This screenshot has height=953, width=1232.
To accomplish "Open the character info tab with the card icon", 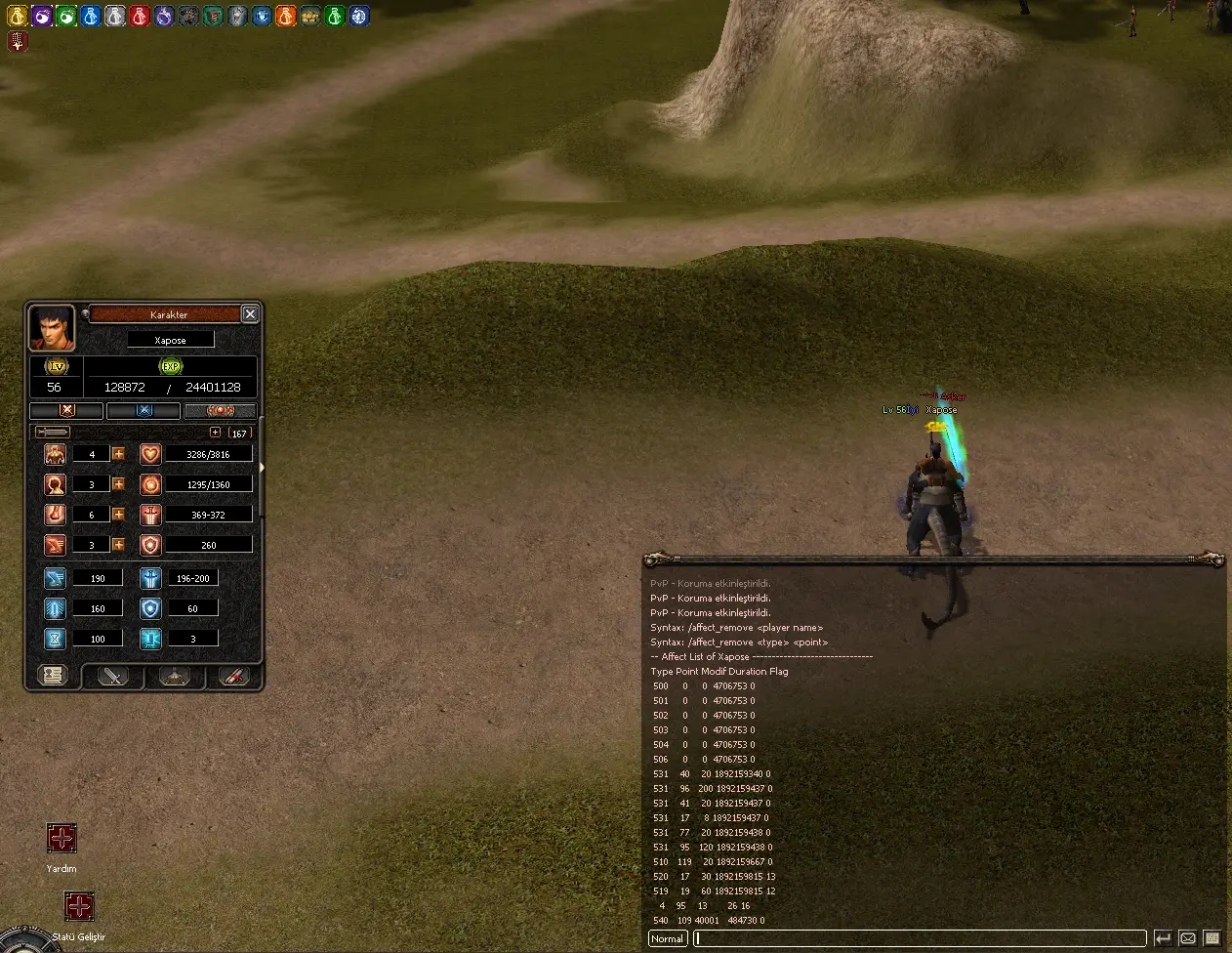I will pos(53,675).
